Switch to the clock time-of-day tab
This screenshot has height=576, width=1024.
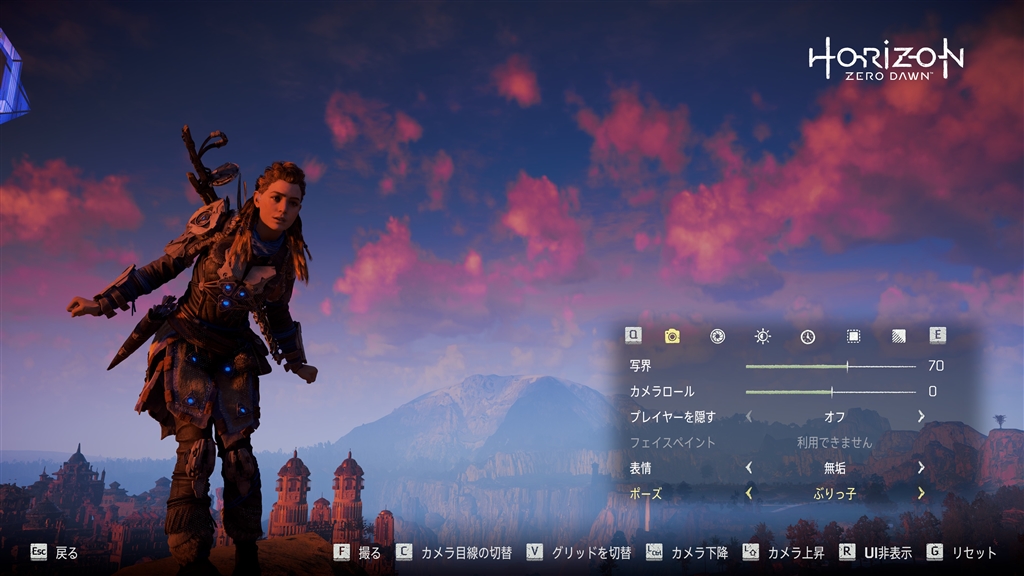pos(807,336)
